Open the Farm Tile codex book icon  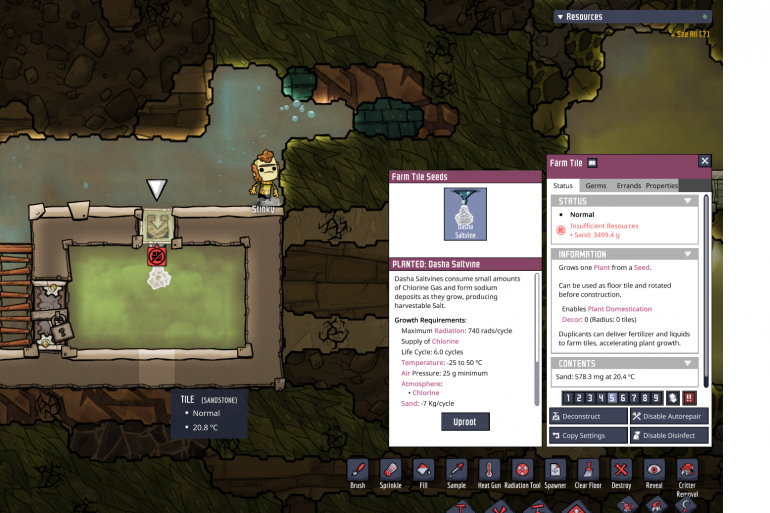(x=593, y=163)
